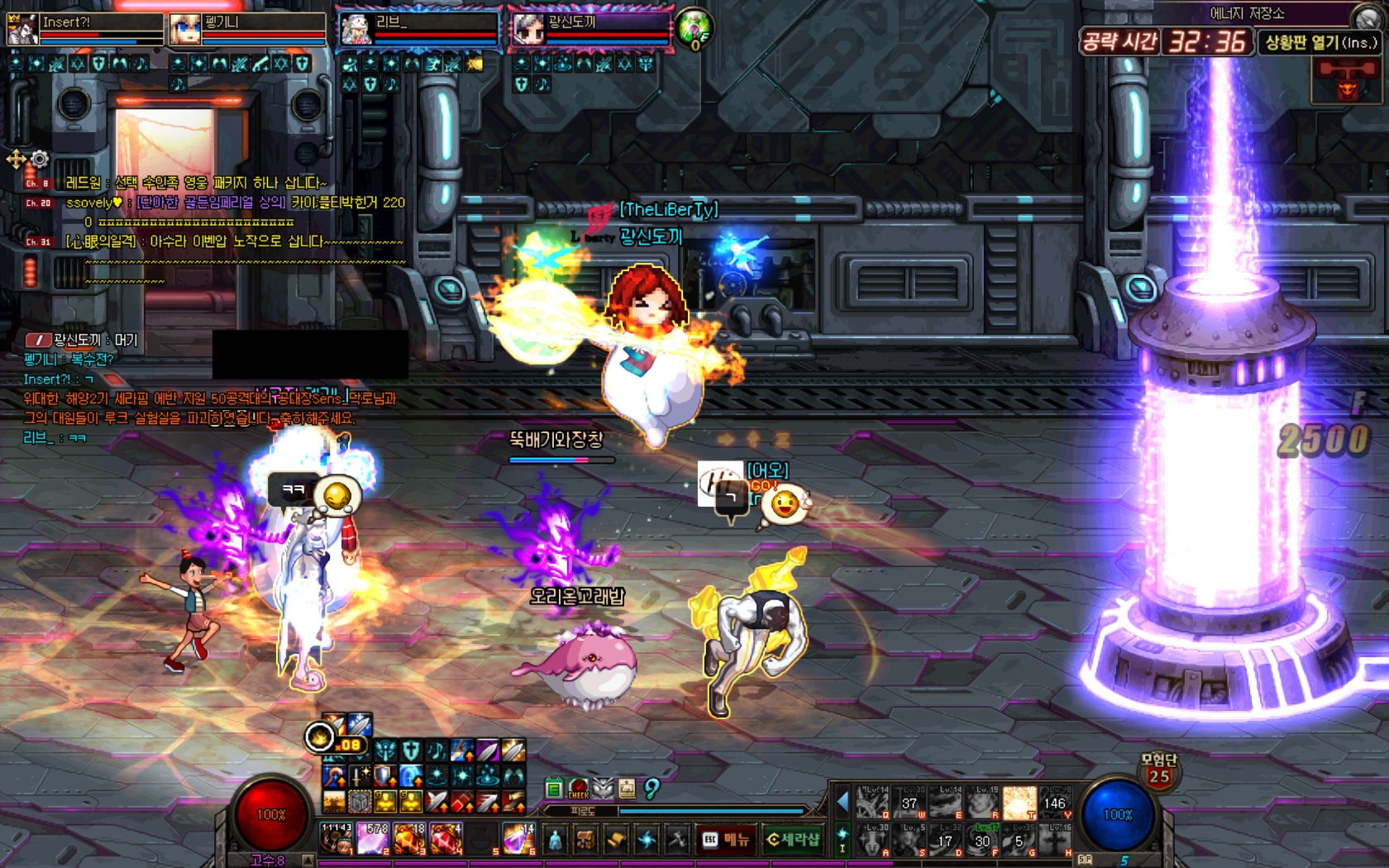
Task: Click the red CHECK attendance icon
Action: coord(579,789)
